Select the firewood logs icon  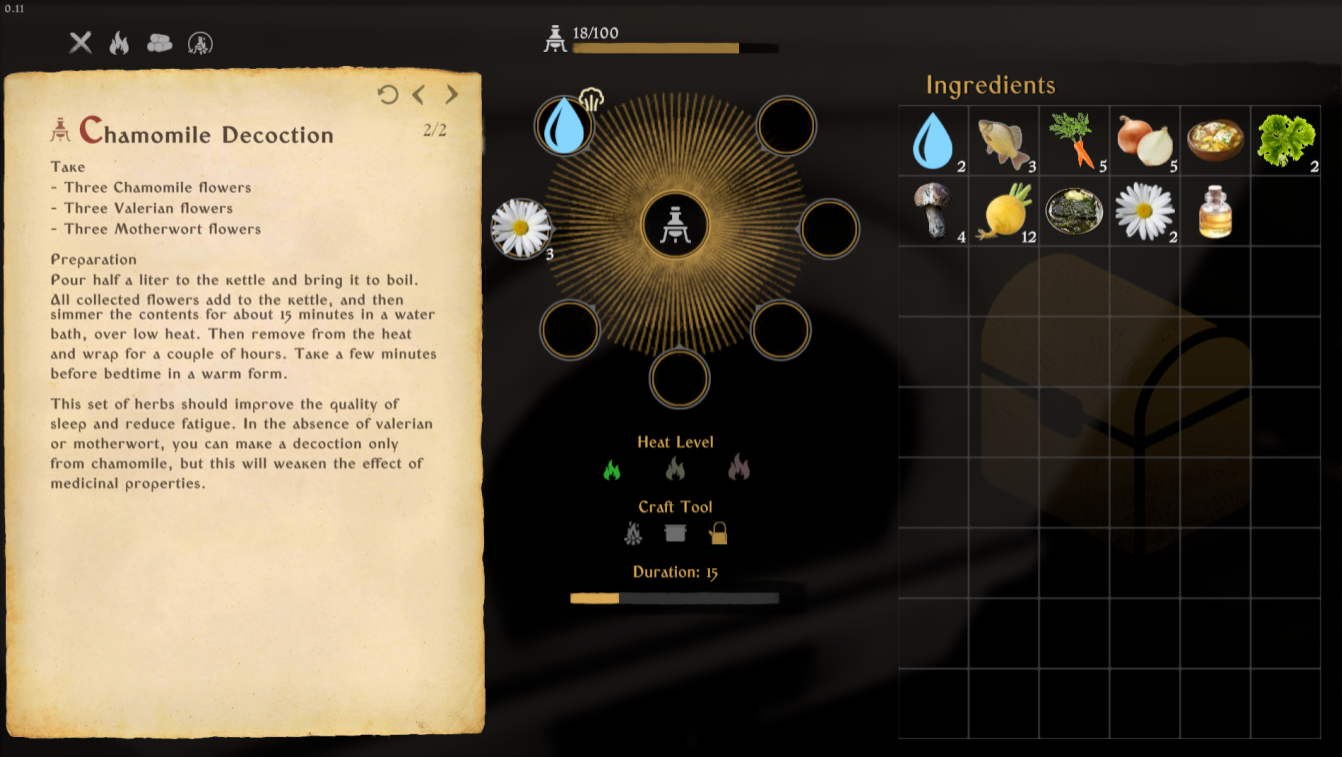[x=159, y=43]
